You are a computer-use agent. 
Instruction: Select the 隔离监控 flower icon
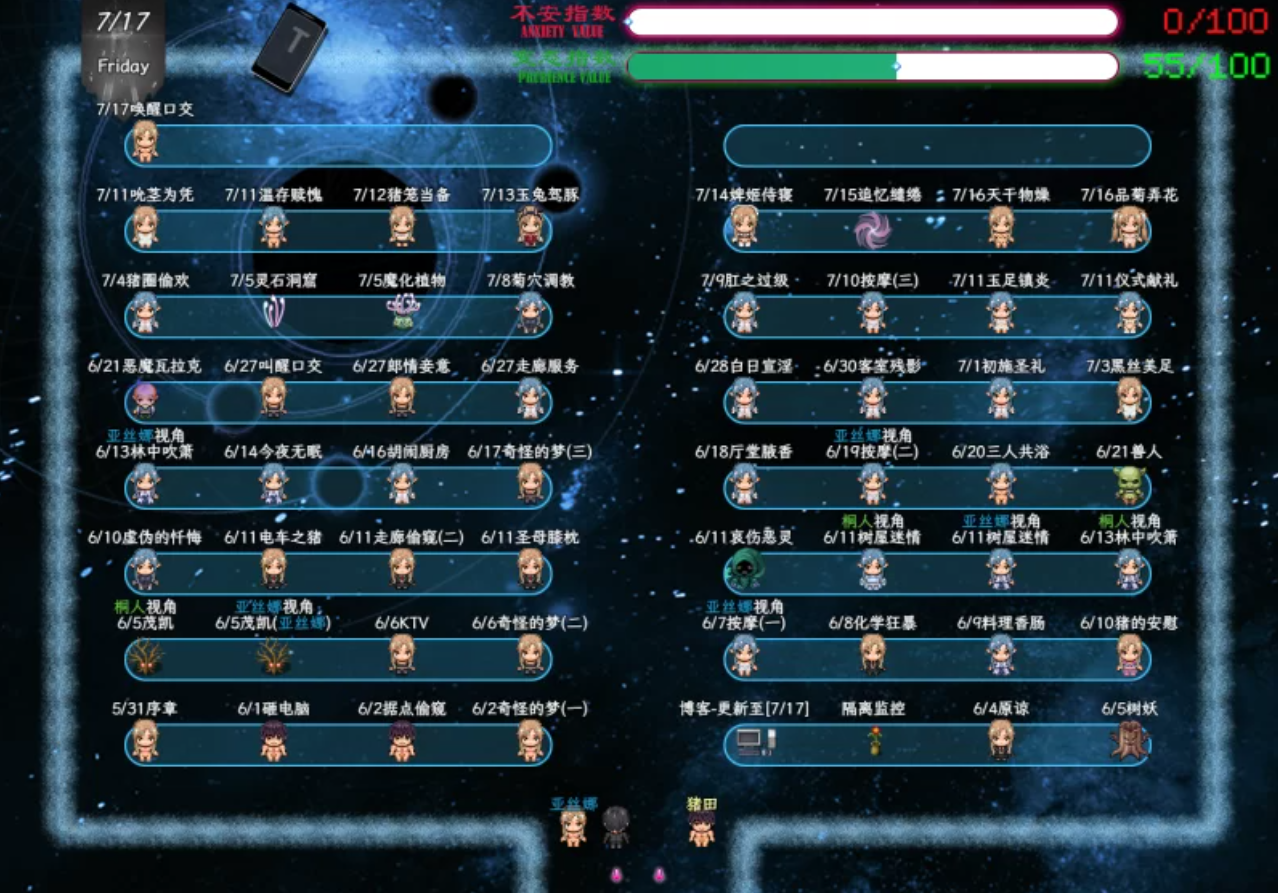pyautogui.click(x=875, y=742)
